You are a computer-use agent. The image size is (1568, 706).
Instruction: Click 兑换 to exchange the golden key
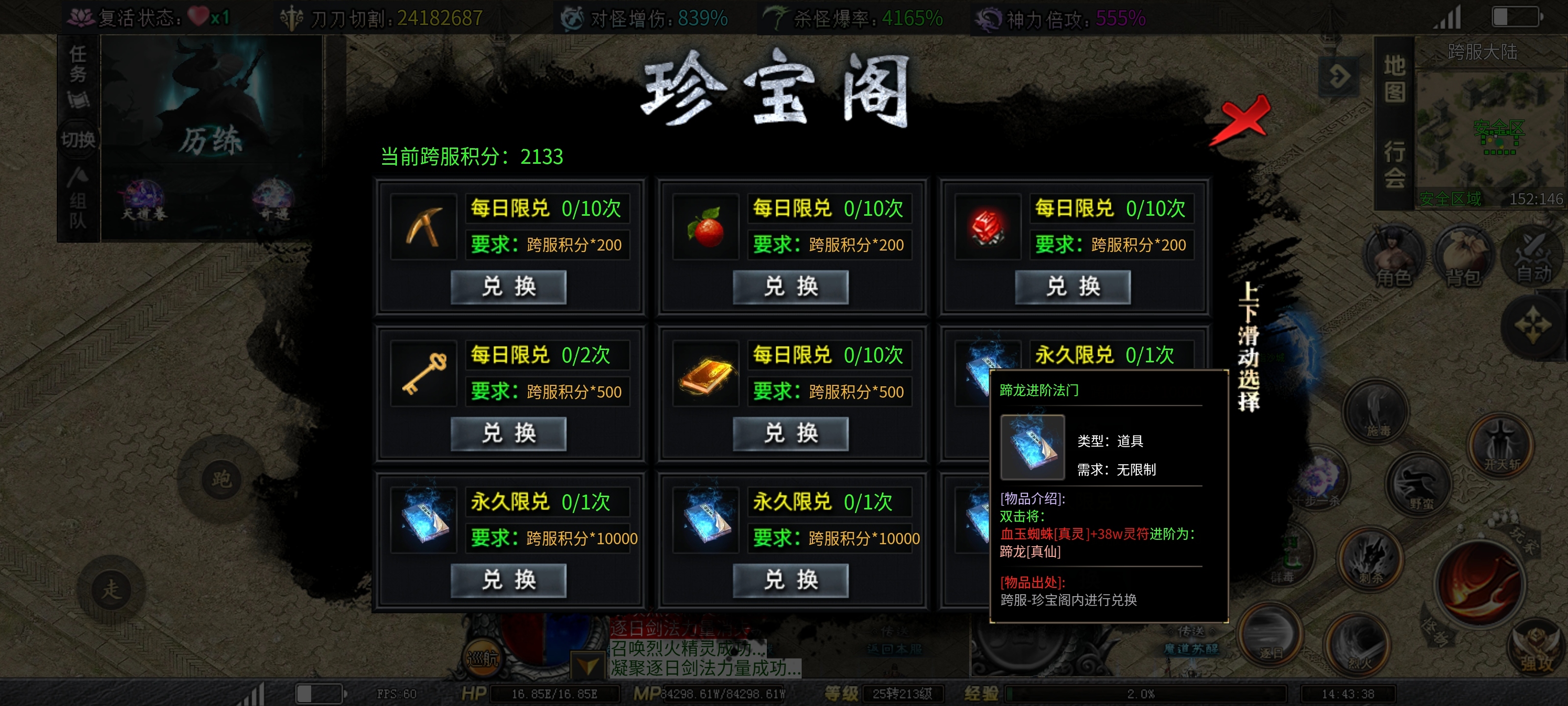(510, 434)
